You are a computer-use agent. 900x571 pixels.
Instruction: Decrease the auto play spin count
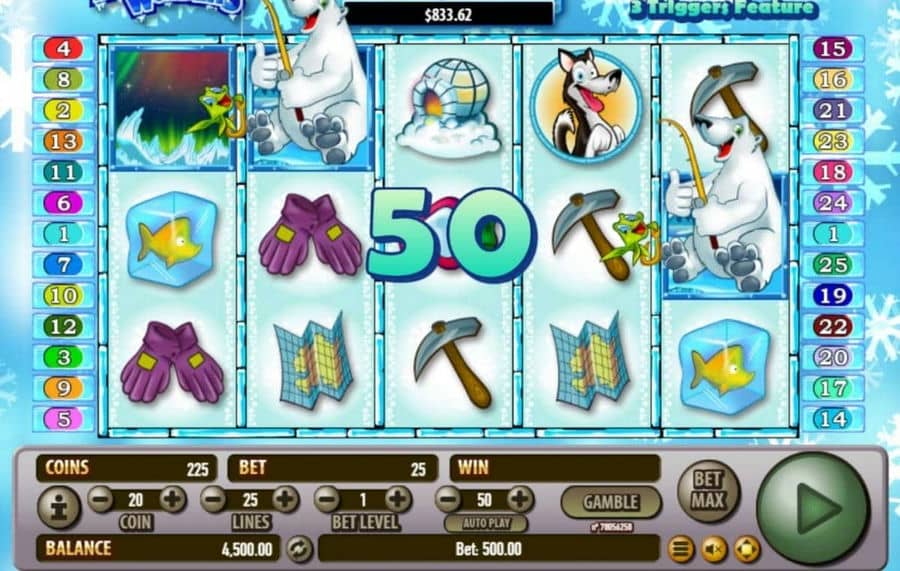[448, 499]
